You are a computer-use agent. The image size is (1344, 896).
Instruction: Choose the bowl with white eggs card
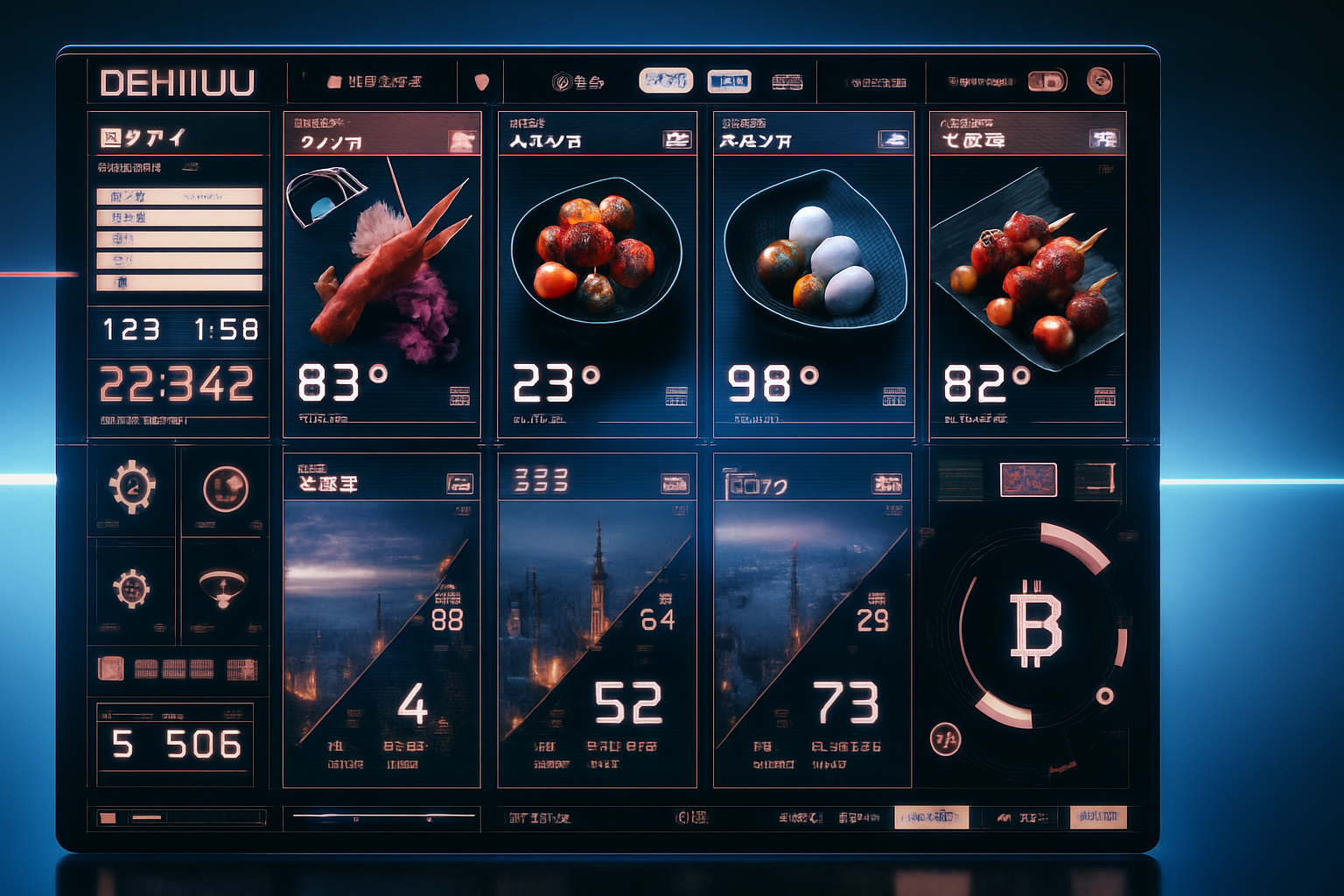click(813, 273)
